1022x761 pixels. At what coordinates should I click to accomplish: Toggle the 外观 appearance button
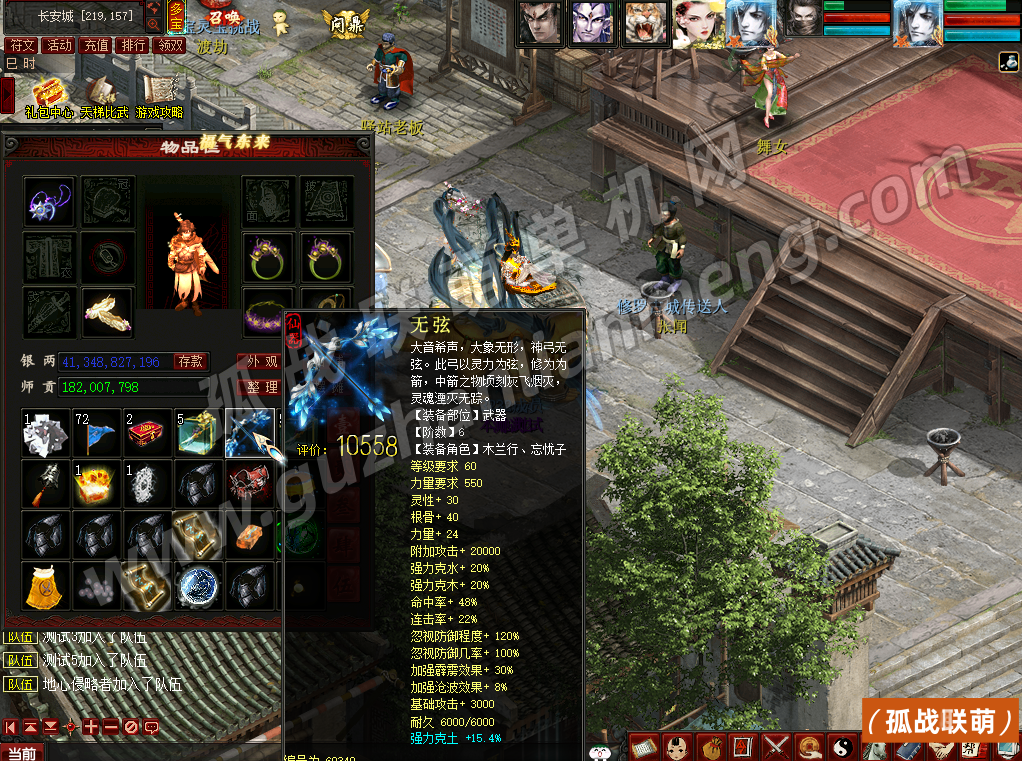[262, 361]
